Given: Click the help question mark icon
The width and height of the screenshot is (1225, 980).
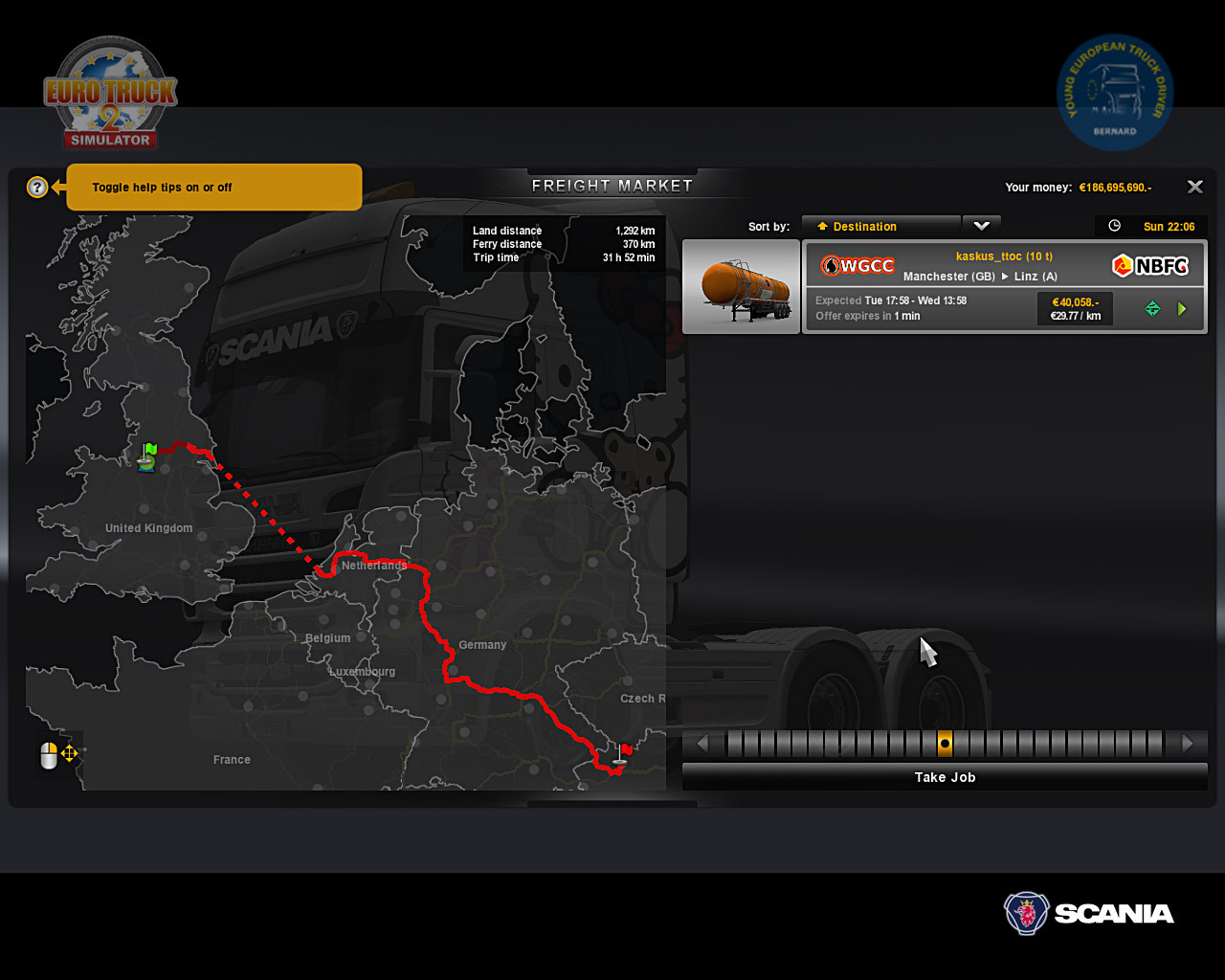Looking at the screenshot, I should (x=36, y=187).
